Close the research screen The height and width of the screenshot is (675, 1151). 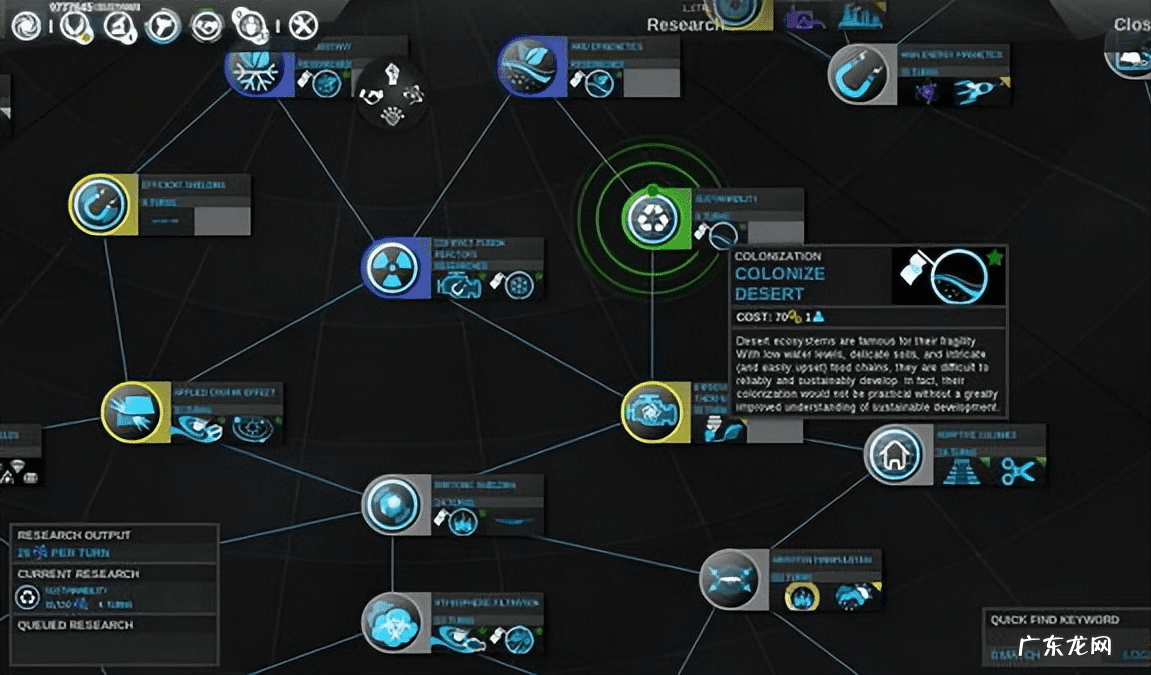[1131, 24]
